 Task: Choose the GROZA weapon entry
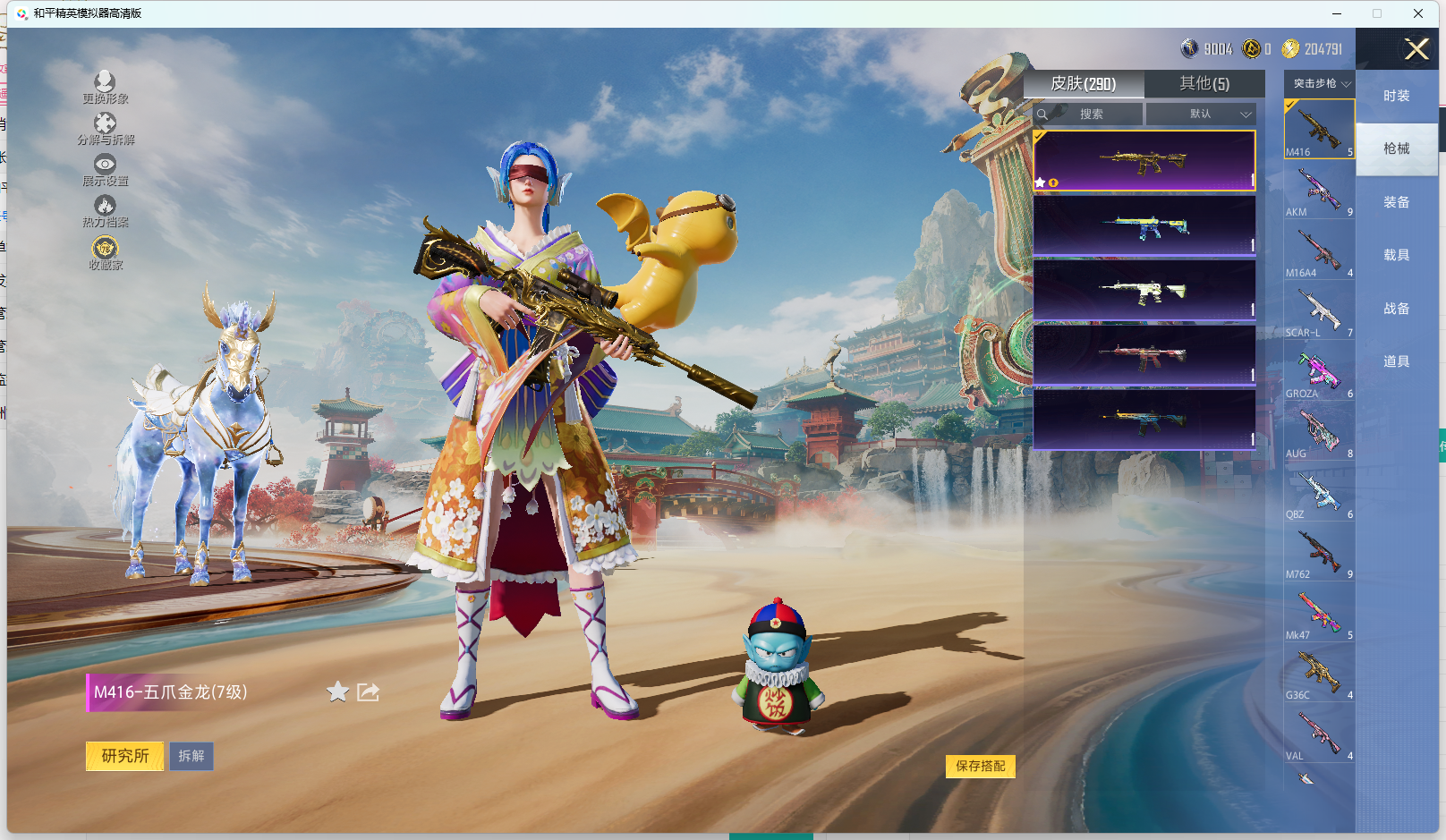1319,372
